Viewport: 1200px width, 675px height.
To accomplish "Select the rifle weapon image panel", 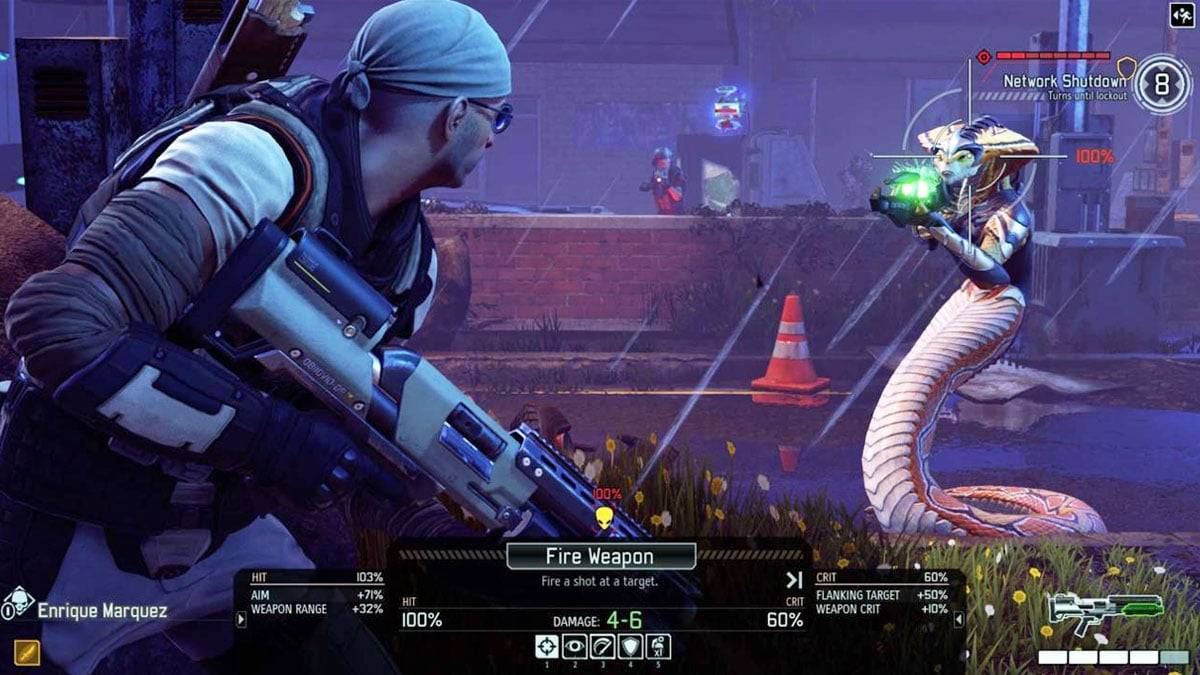I will [x=1105, y=610].
